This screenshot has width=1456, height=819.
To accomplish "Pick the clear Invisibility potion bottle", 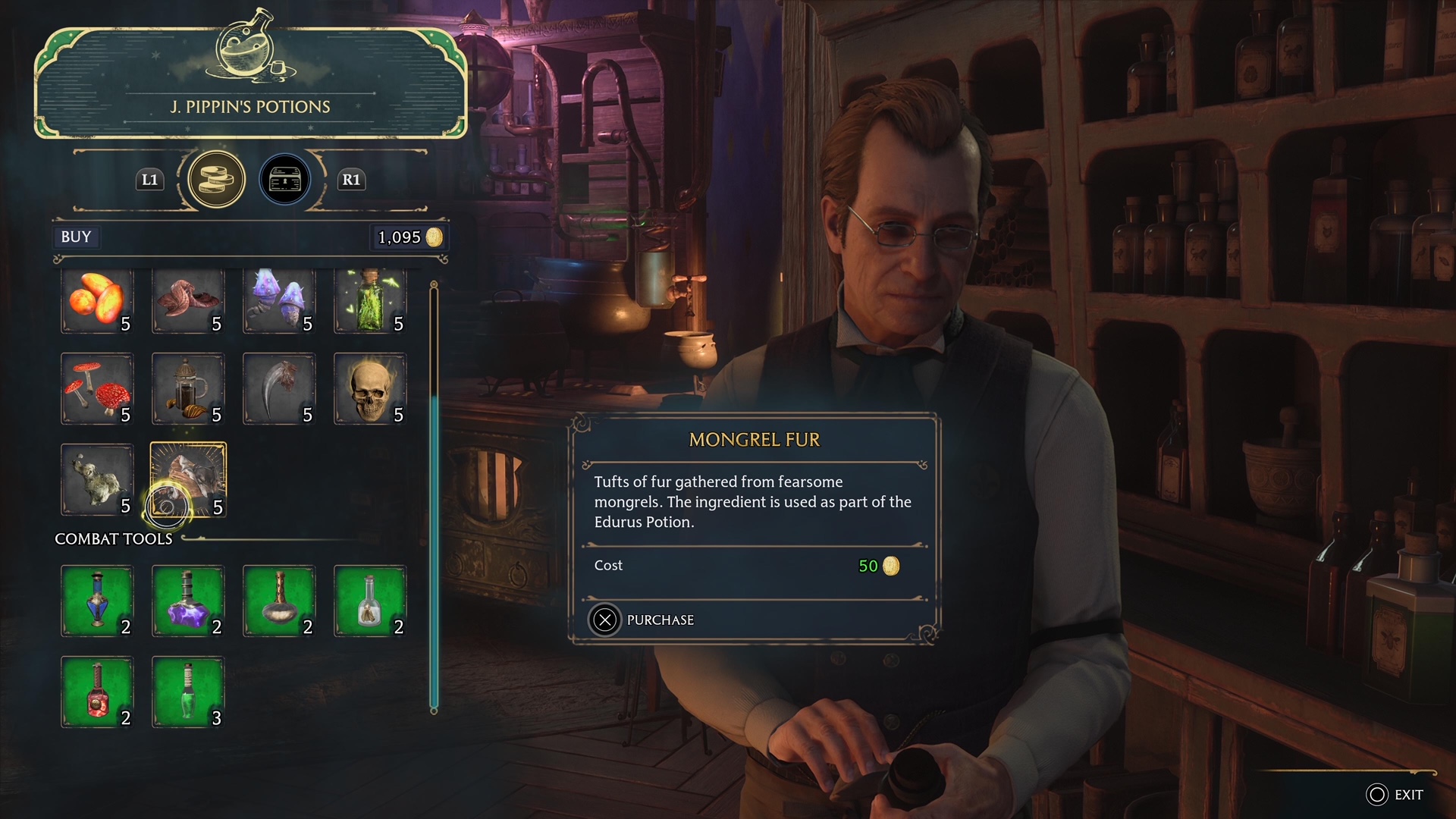I will pyautogui.click(x=370, y=601).
